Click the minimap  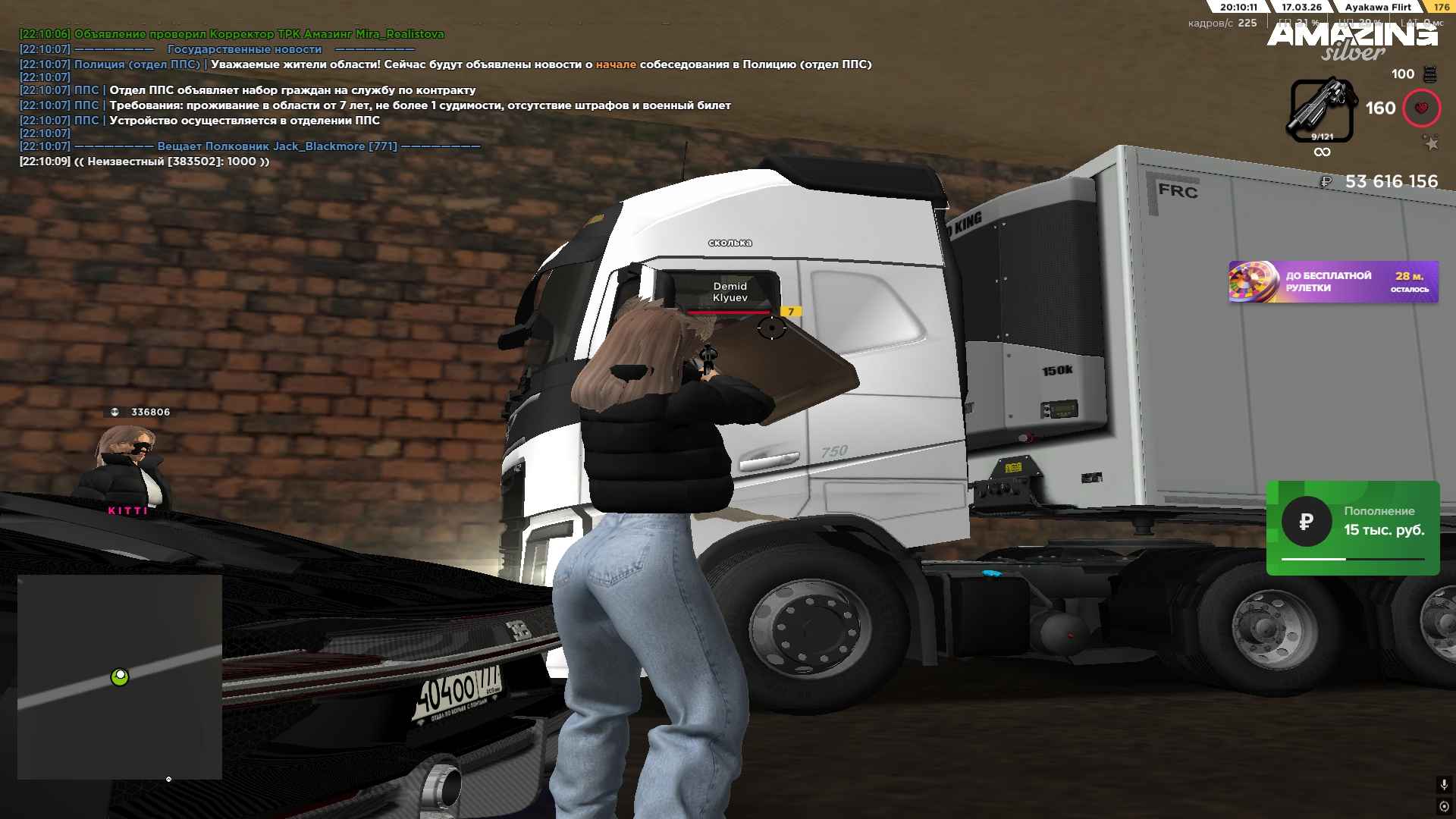(120, 676)
